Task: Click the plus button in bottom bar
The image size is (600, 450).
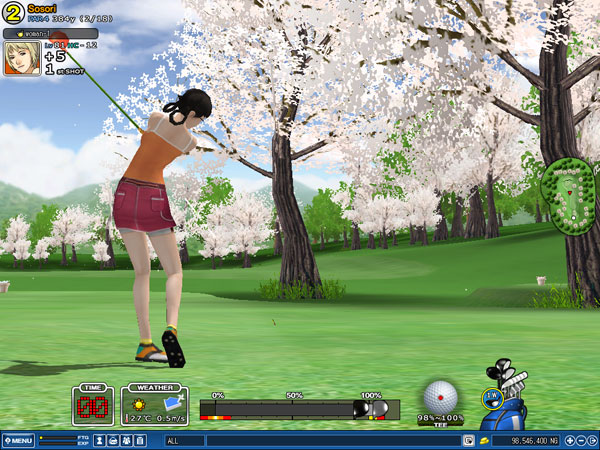Action: (569, 440)
